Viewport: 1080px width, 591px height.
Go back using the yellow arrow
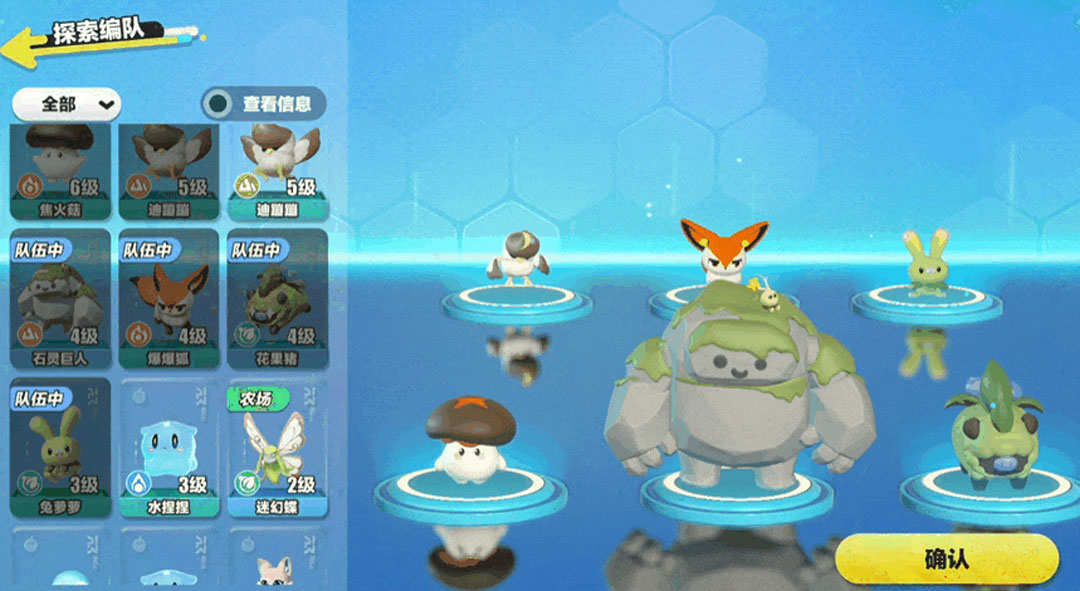28,42
